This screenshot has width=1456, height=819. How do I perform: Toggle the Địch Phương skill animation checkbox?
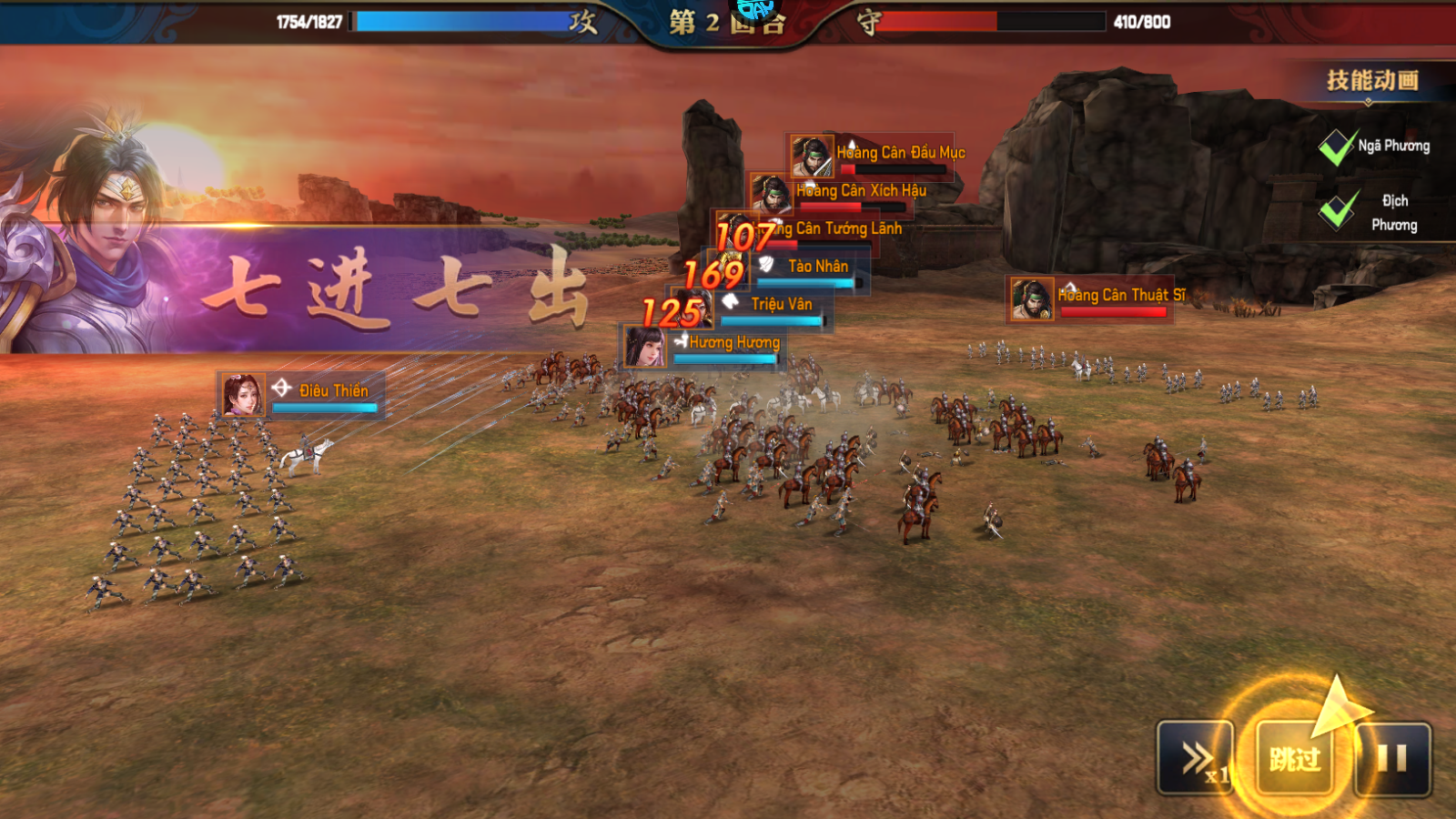(1337, 211)
